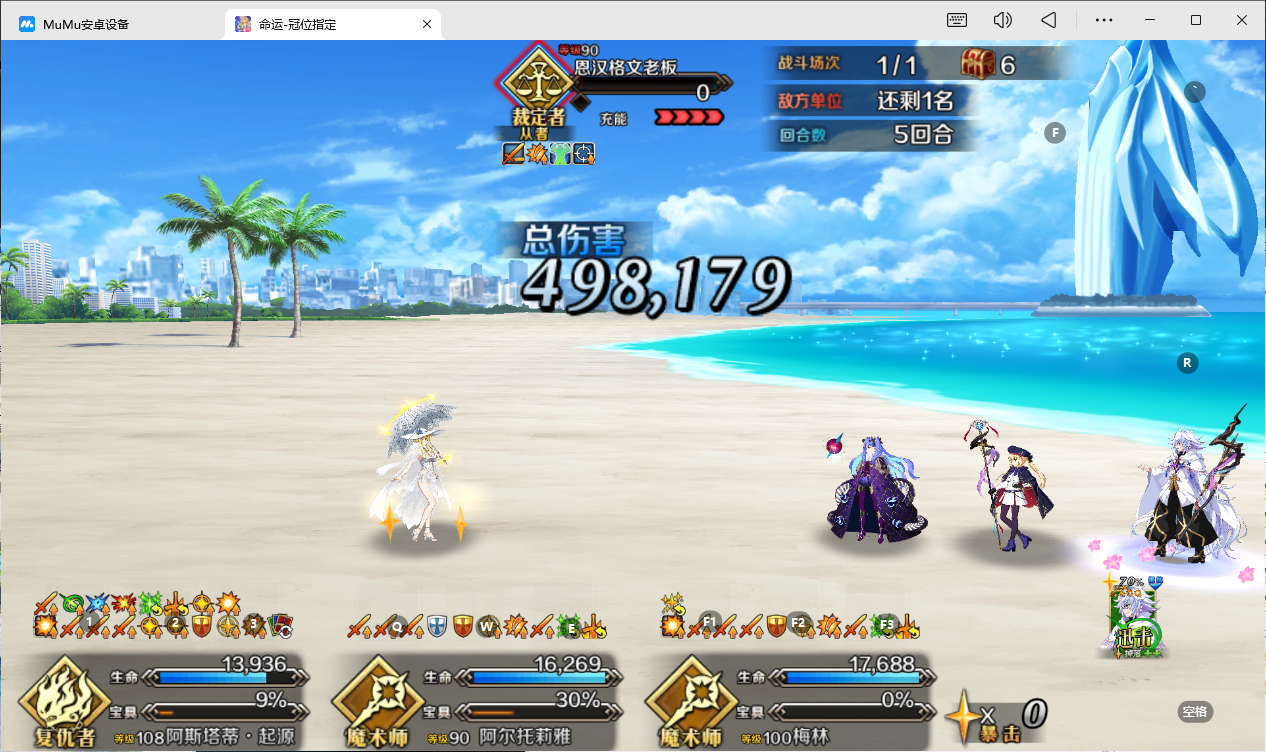This screenshot has width=1266, height=752.
Task: Maximize the MuMu emulator window
Action: [x=1196, y=20]
